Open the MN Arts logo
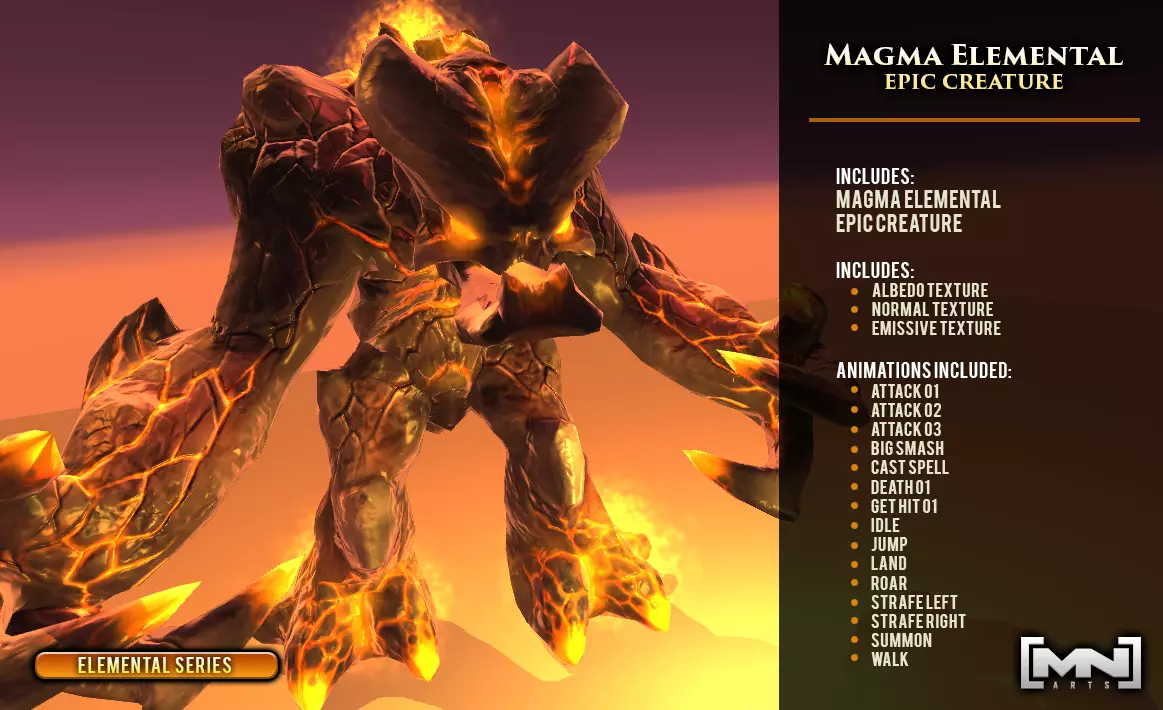Image resolution: width=1163 pixels, height=710 pixels. pos(1080,663)
